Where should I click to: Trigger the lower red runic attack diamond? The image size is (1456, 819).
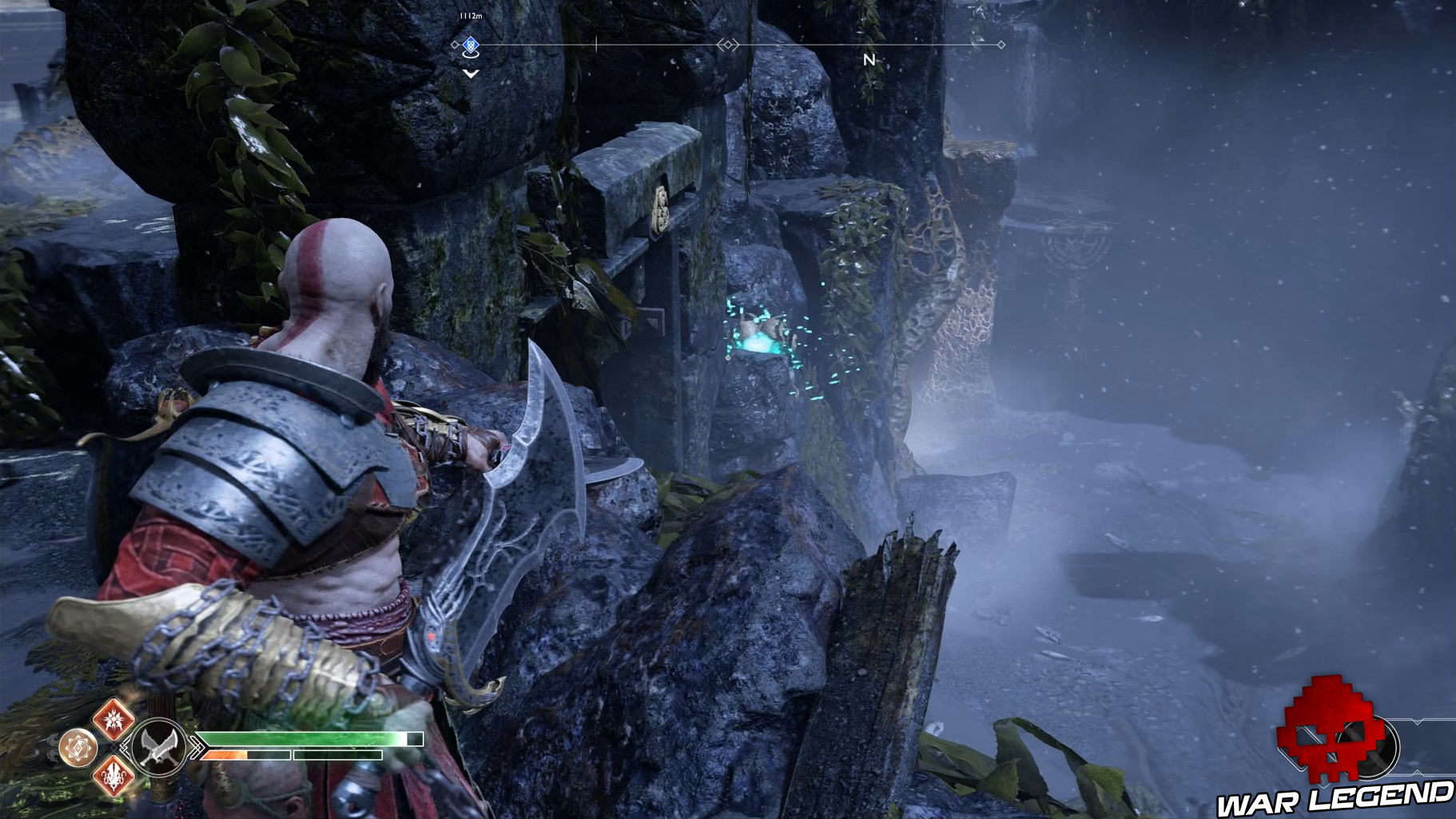click(113, 774)
